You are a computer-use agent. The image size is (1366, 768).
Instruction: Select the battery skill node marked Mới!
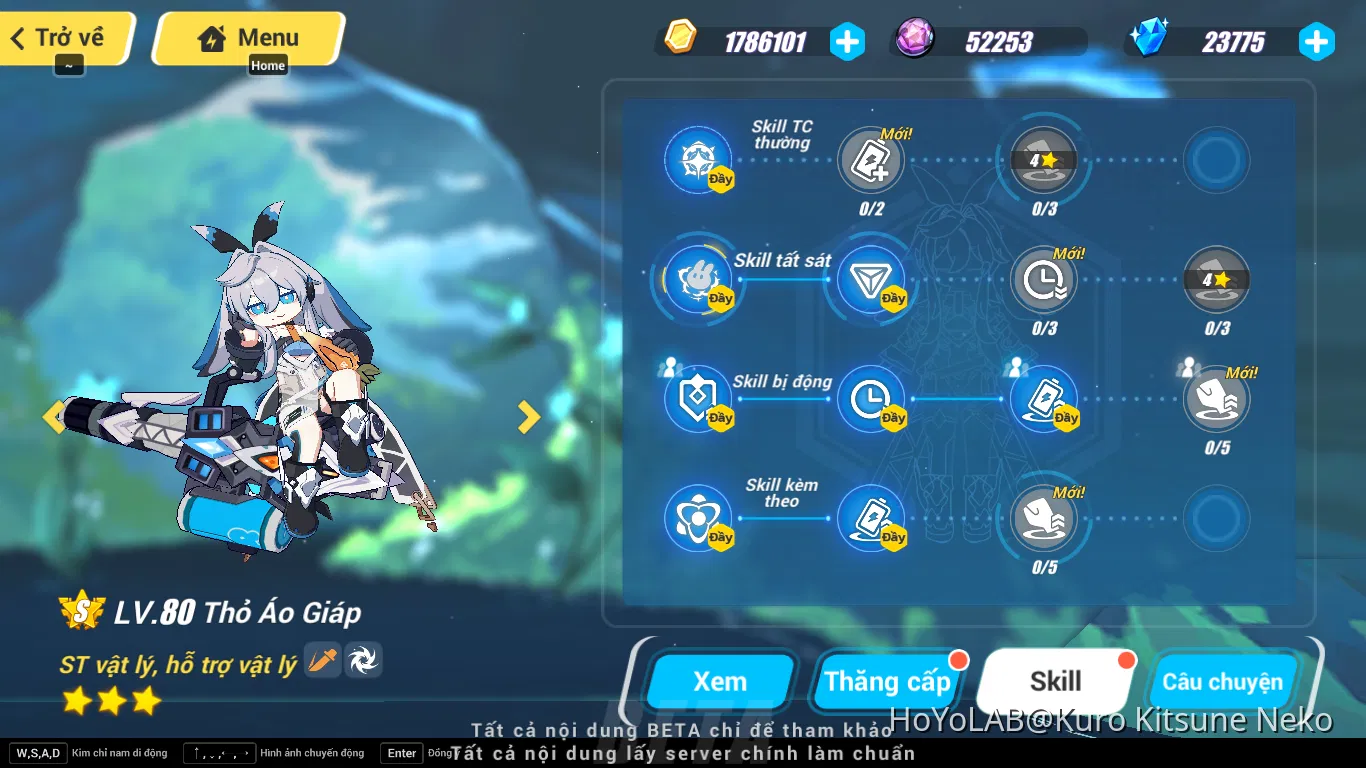coord(871,160)
